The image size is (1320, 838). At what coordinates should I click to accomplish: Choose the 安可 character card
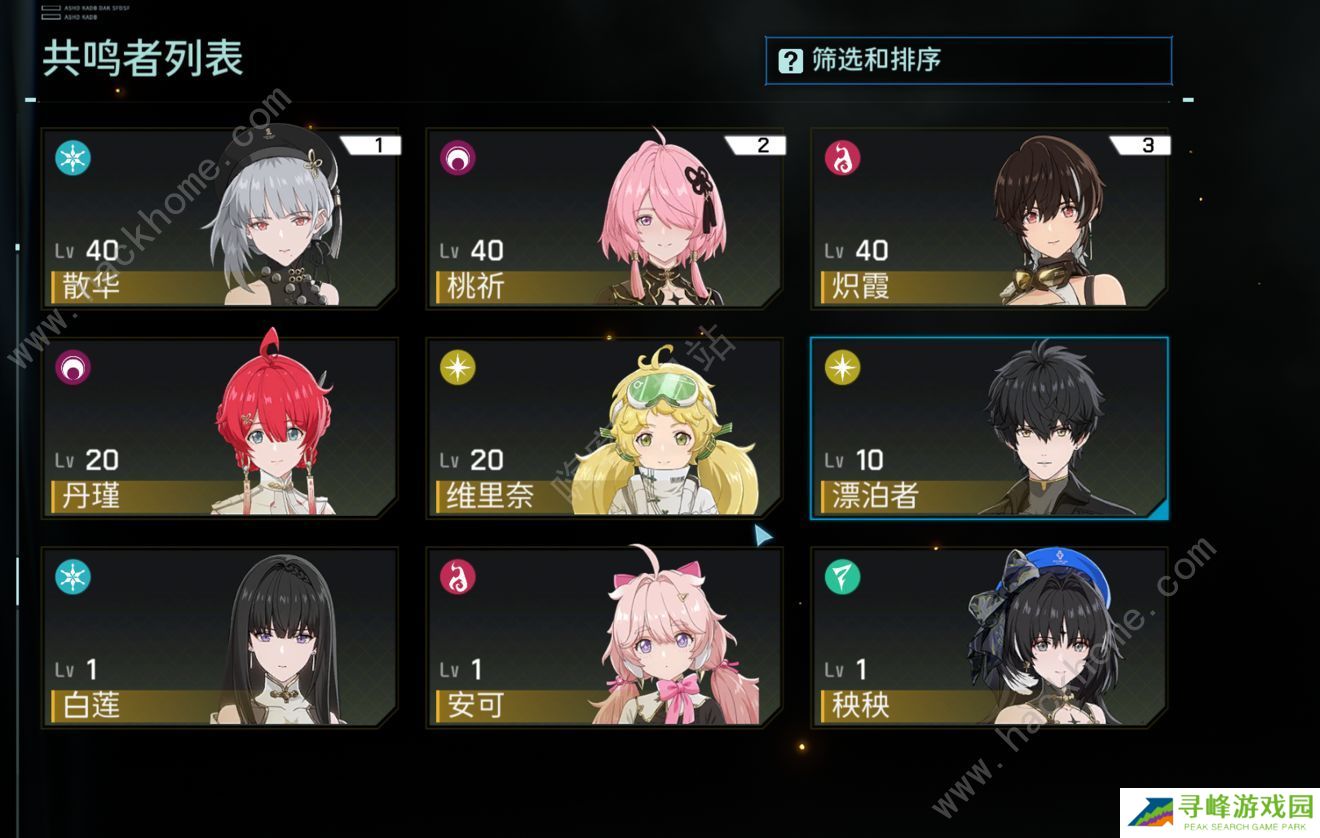pos(604,637)
